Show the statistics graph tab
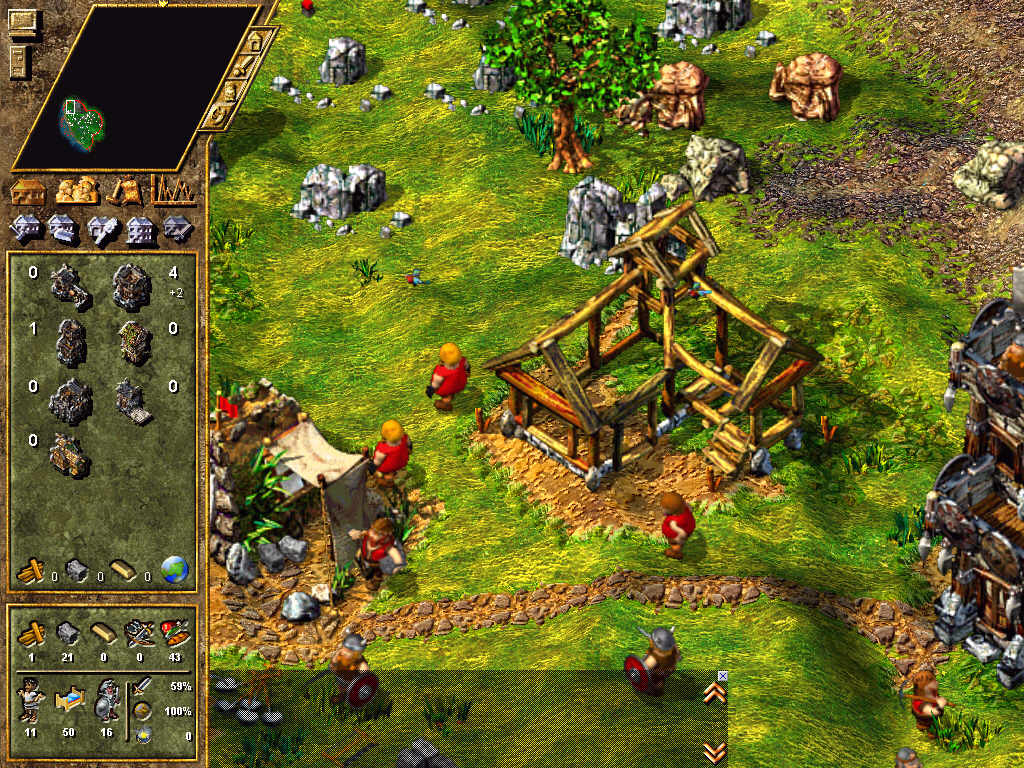This screenshot has width=1024, height=768. [171, 189]
